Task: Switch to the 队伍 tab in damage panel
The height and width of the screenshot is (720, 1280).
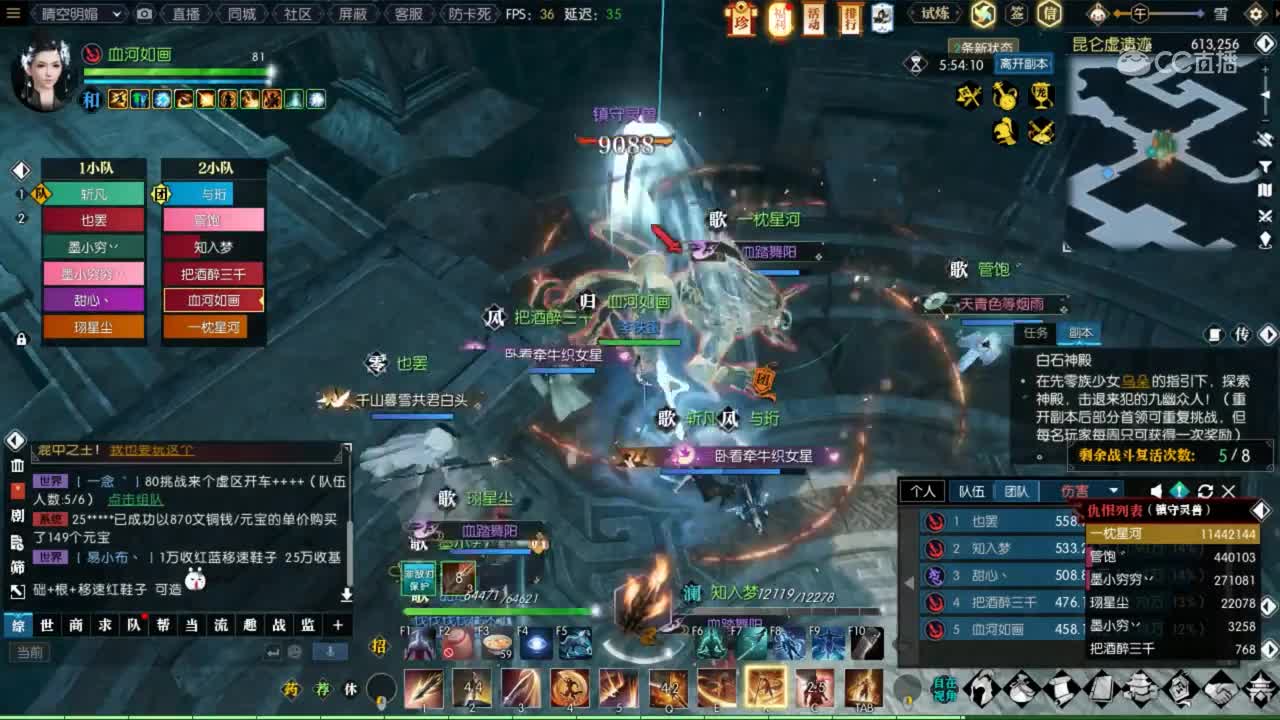Action: point(970,491)
